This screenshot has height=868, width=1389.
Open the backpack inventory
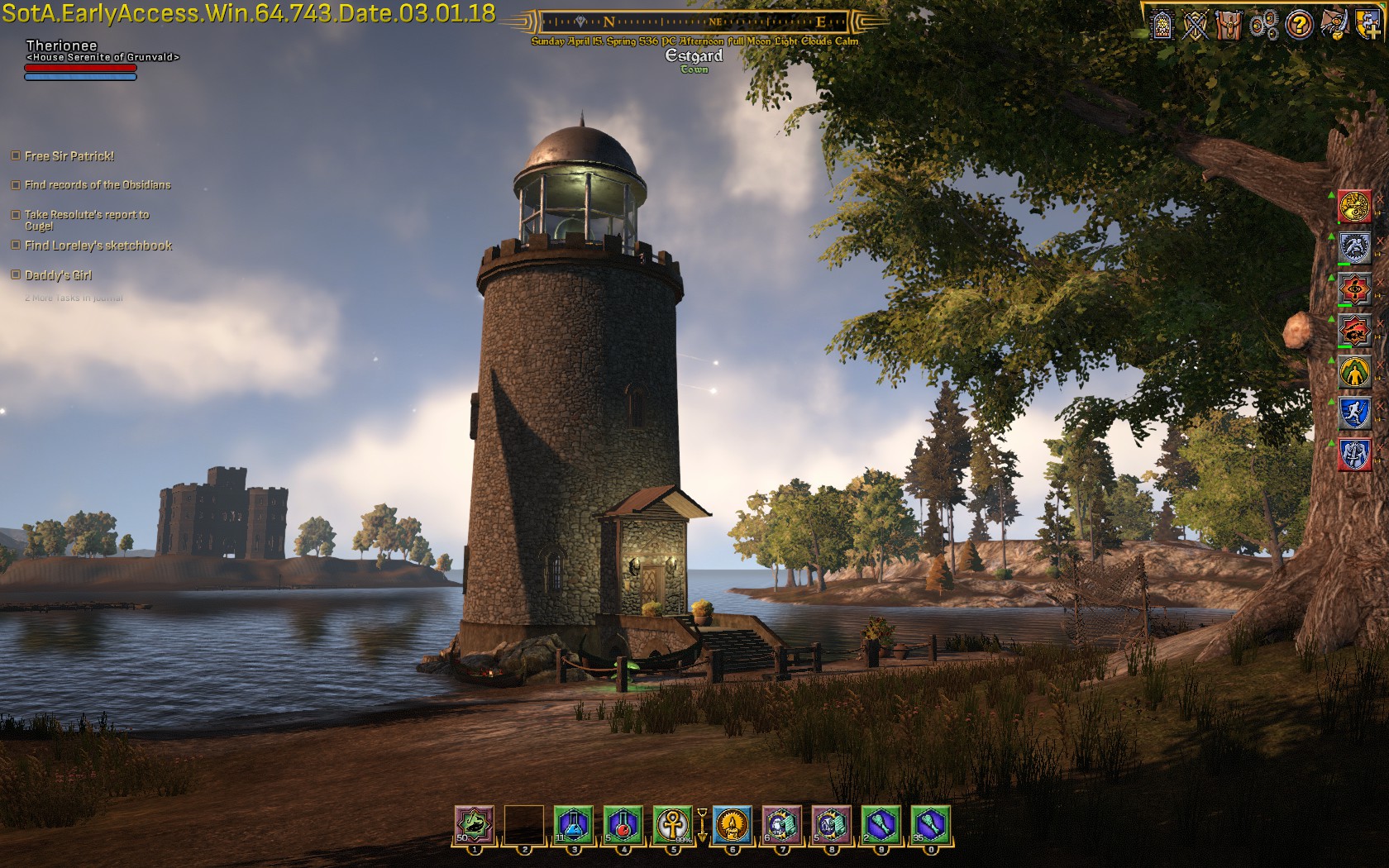click(x=1229, y=25)
